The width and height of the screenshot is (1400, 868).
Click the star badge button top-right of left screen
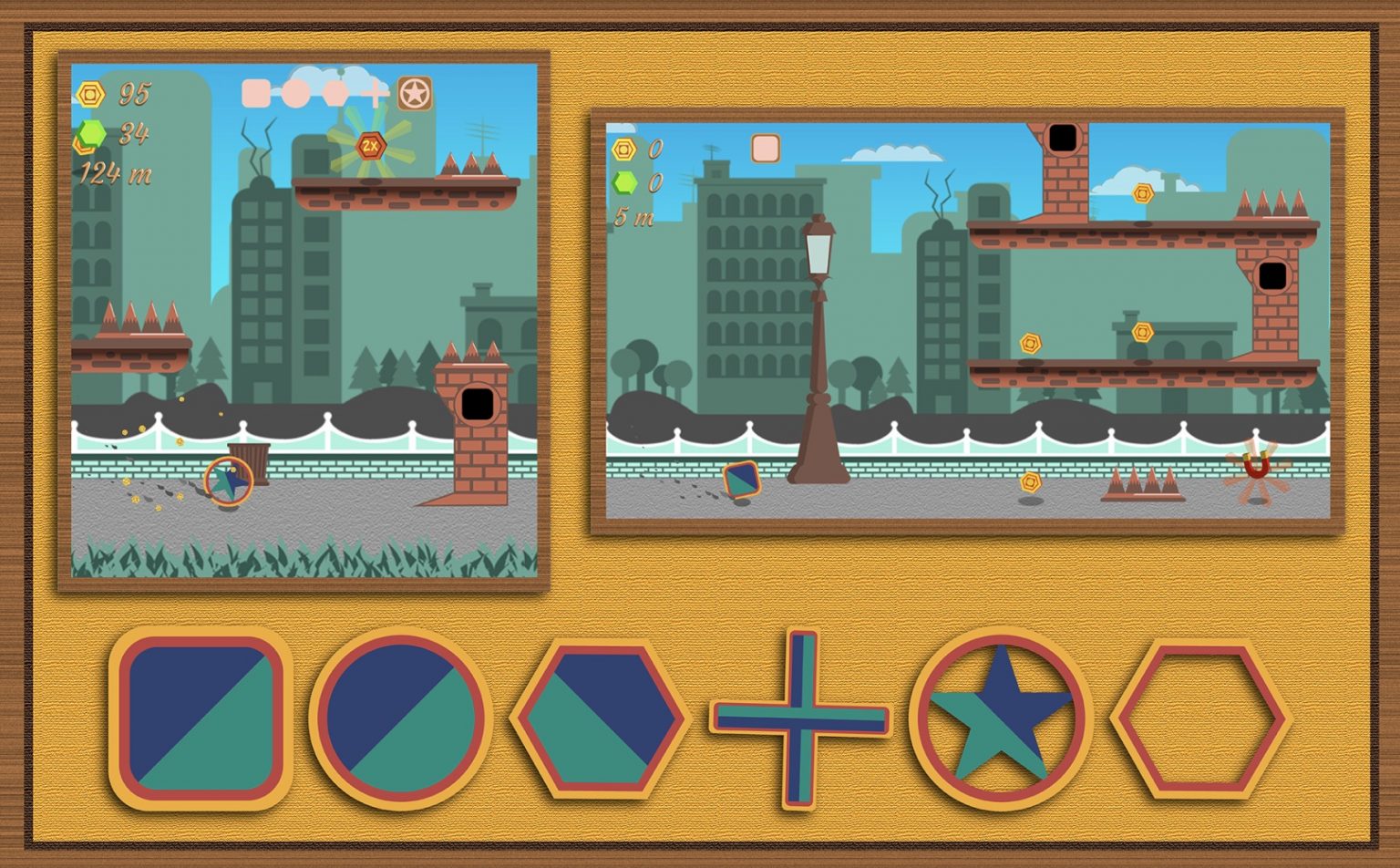click(415, 92)
